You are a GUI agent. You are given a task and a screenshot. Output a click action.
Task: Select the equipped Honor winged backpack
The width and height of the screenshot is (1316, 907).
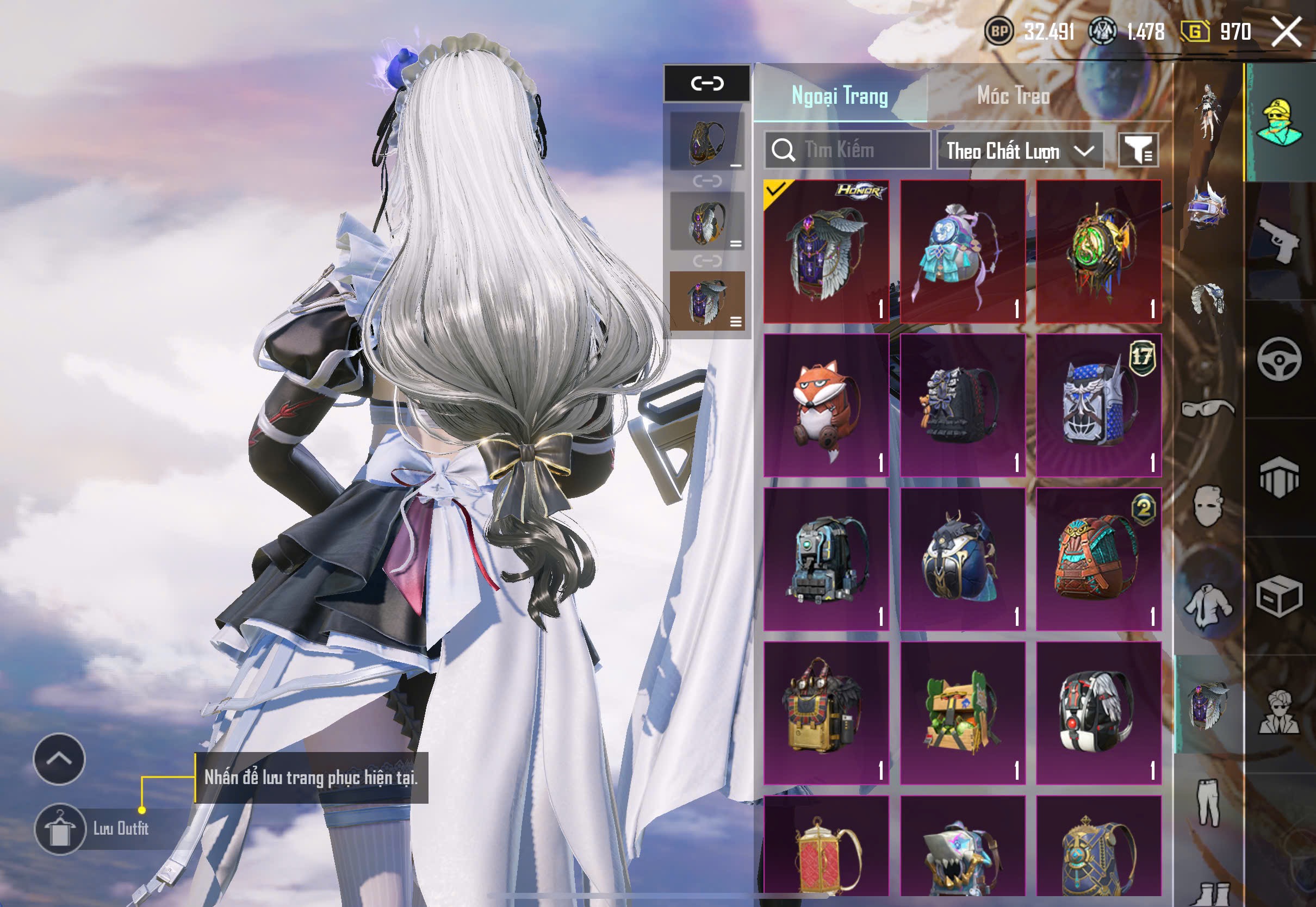[x=826, y=251]
